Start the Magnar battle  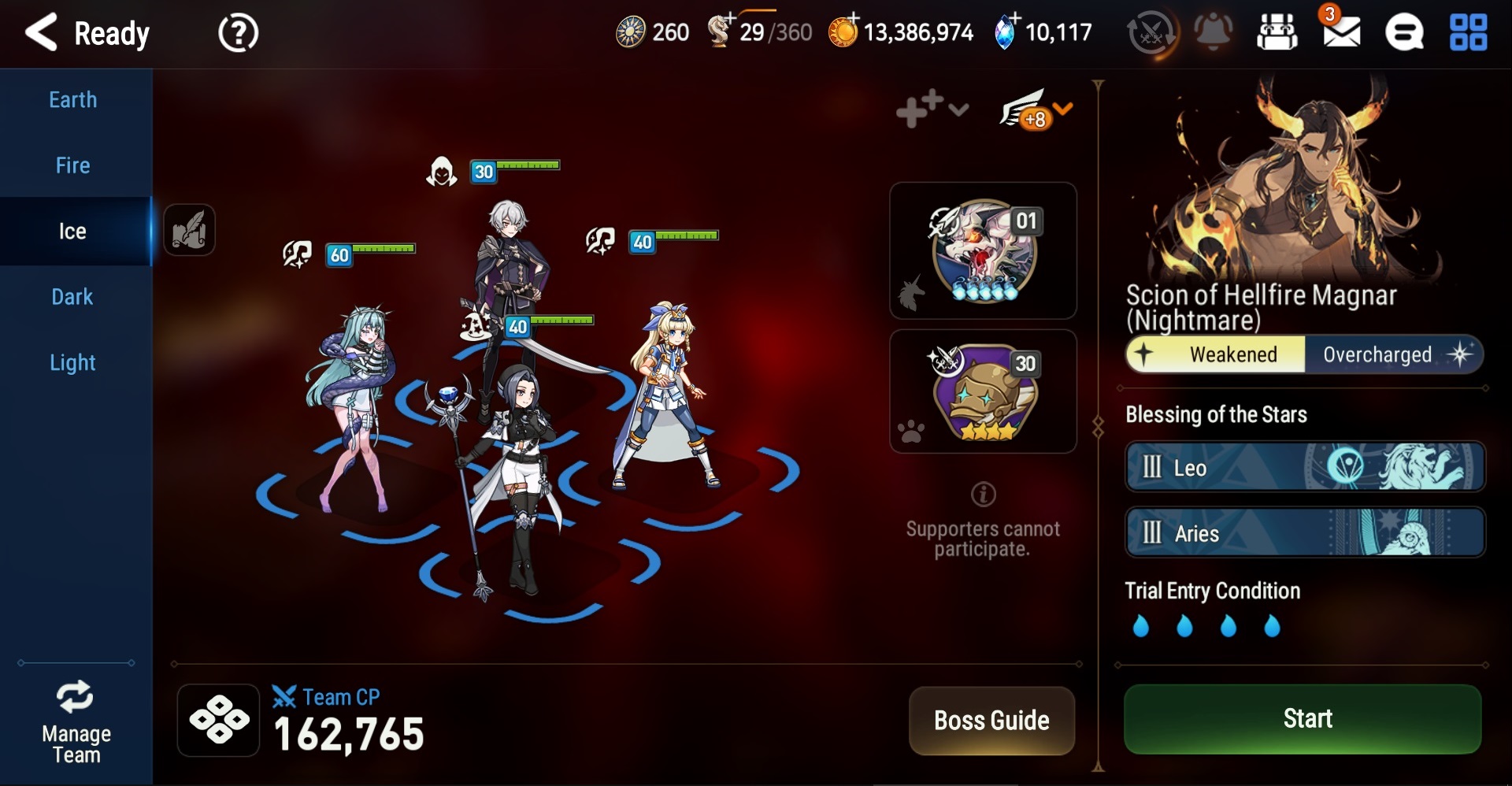pyautogui.click(x=1303, y=718)
